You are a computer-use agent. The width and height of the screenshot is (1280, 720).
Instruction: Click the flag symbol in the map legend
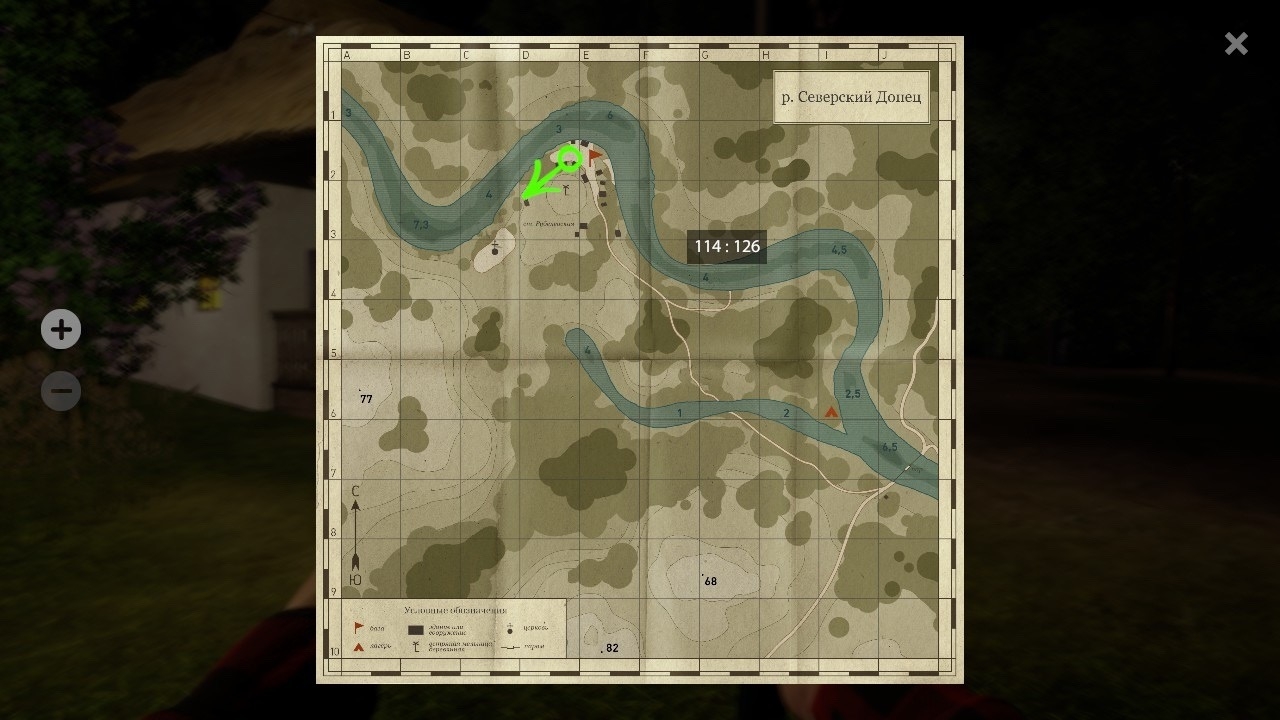[358, 626]
